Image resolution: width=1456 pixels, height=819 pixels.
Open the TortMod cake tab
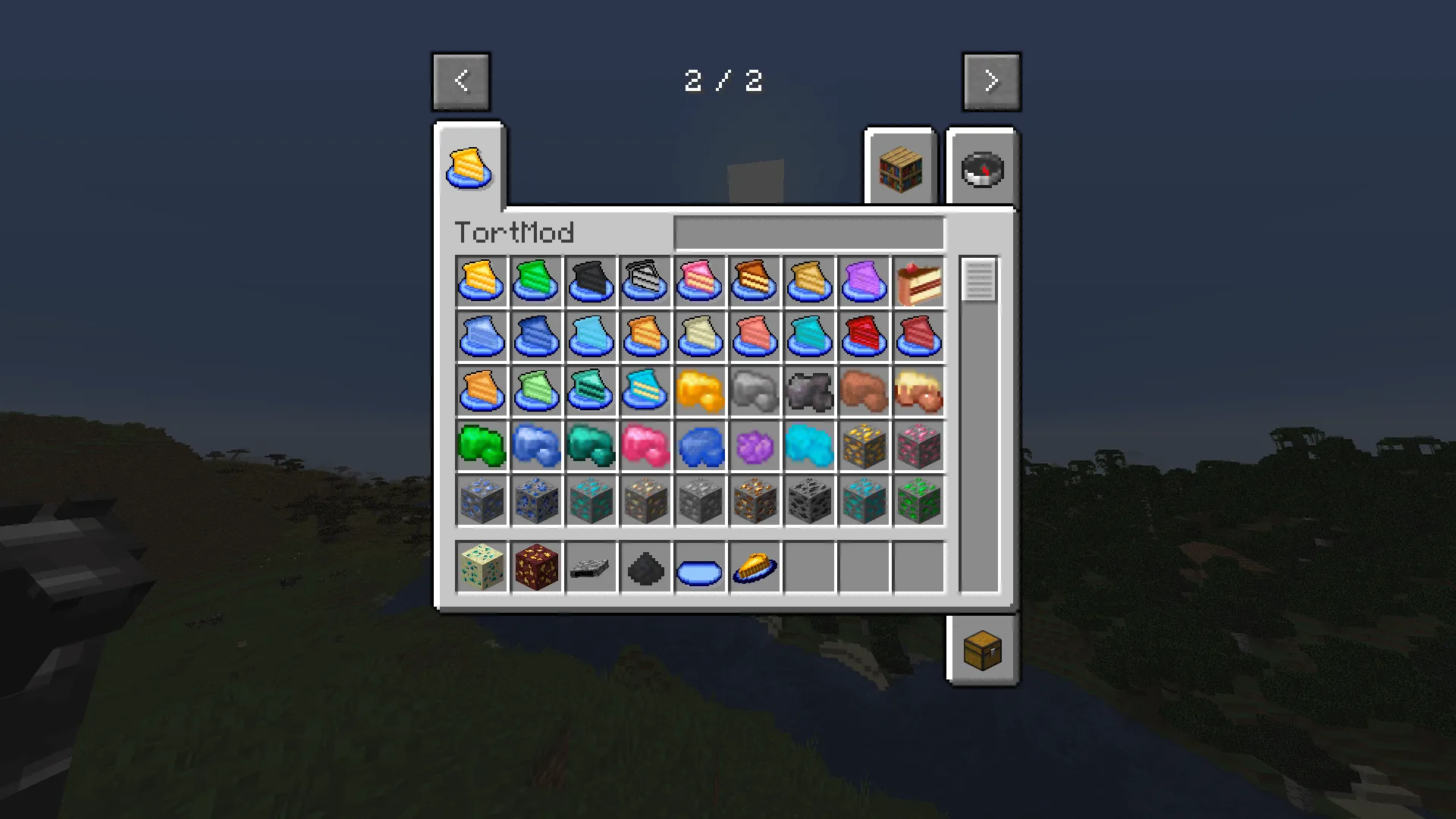click(469, 168)
